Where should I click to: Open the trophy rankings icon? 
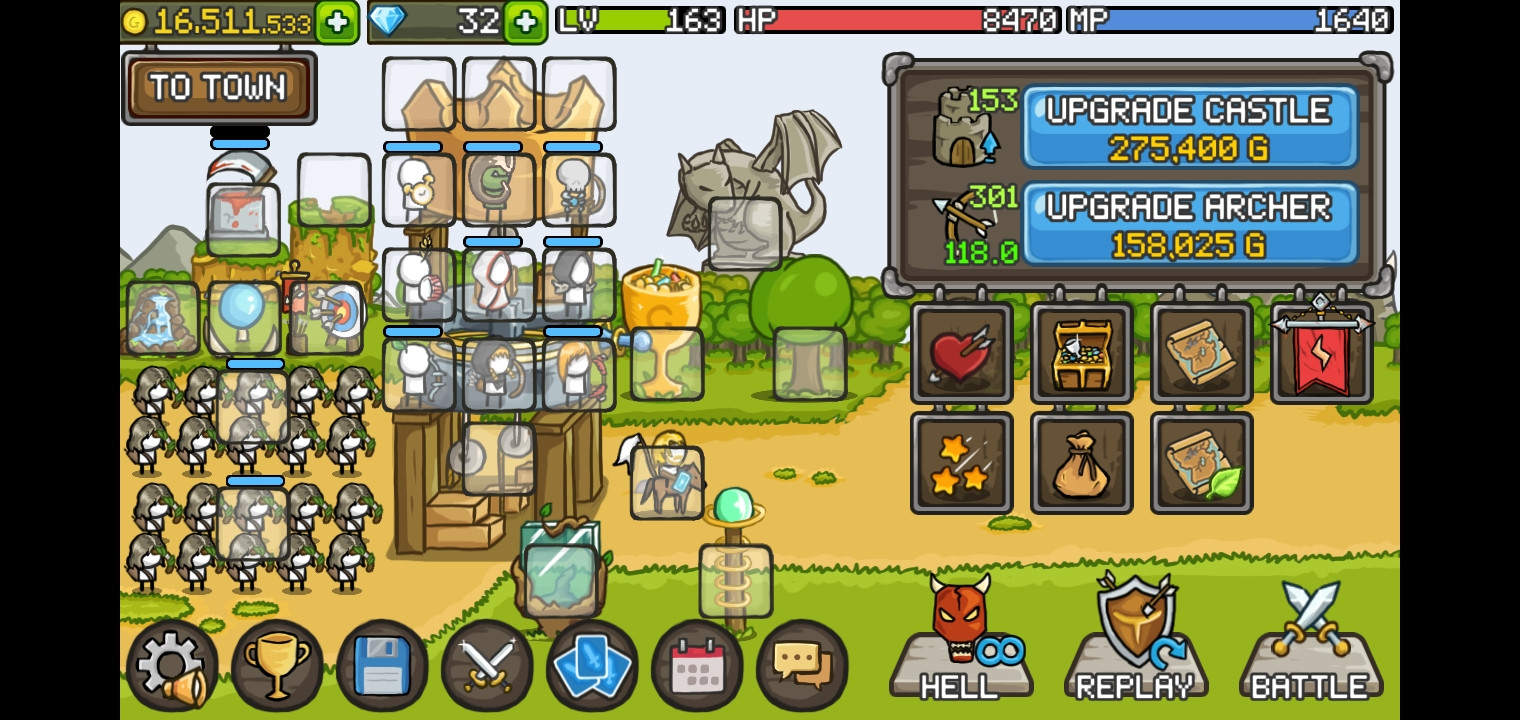(277, 664)
